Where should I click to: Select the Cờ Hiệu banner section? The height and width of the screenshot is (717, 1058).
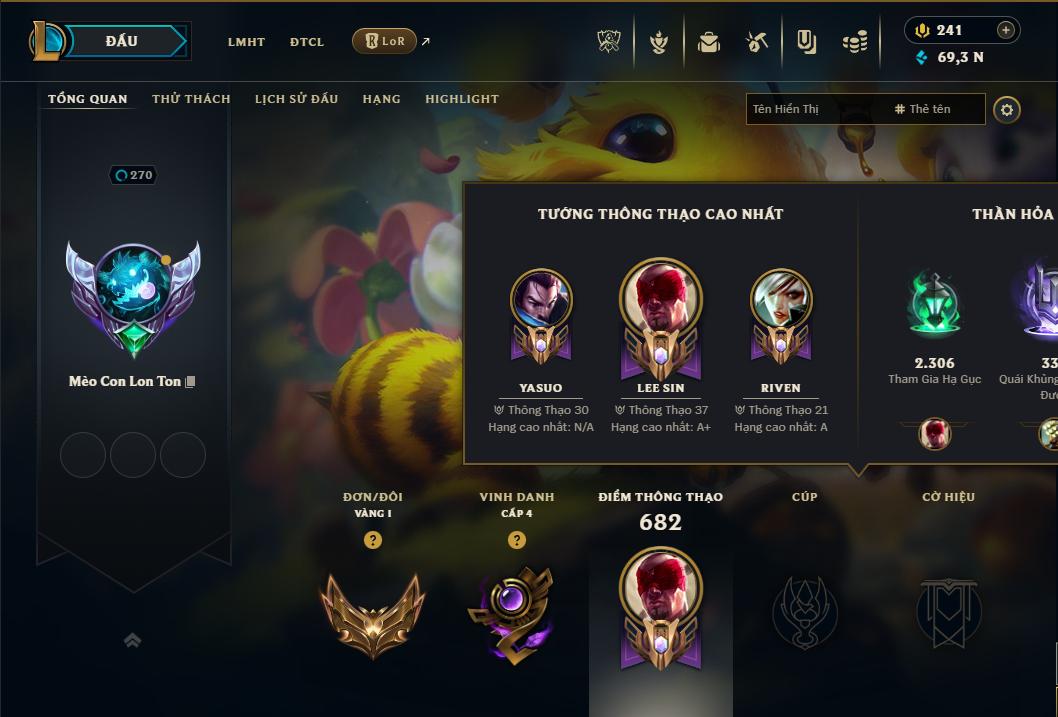click(948, 610)
